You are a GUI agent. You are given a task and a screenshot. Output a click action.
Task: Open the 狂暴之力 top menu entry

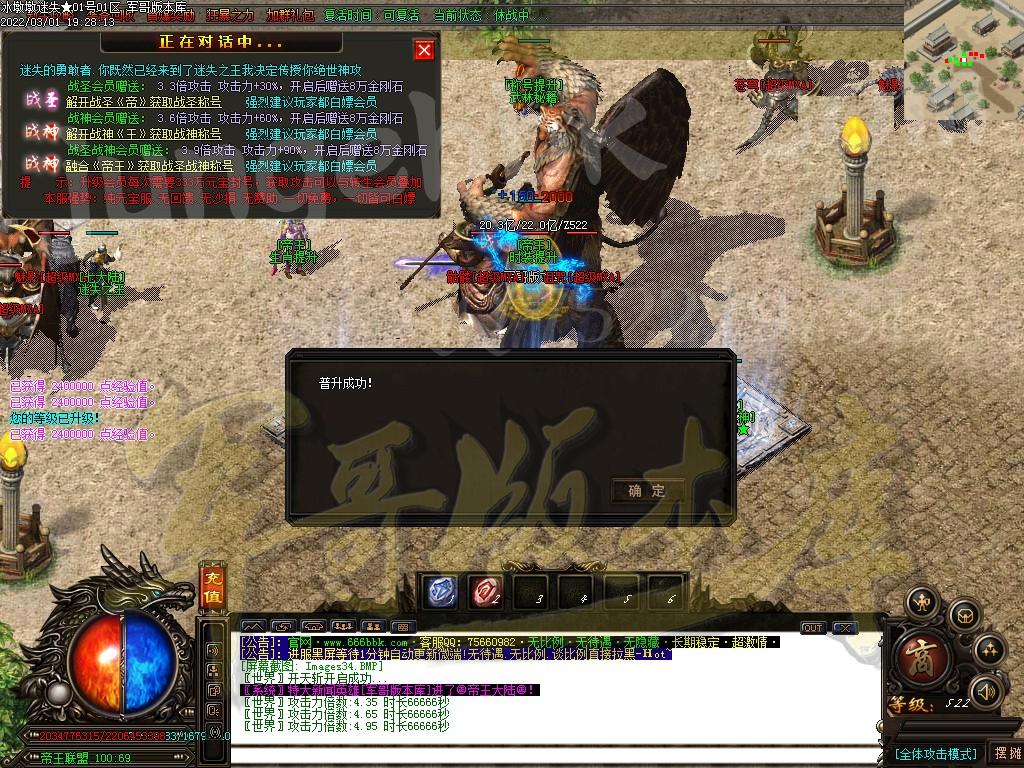click(x=230, y=15)
